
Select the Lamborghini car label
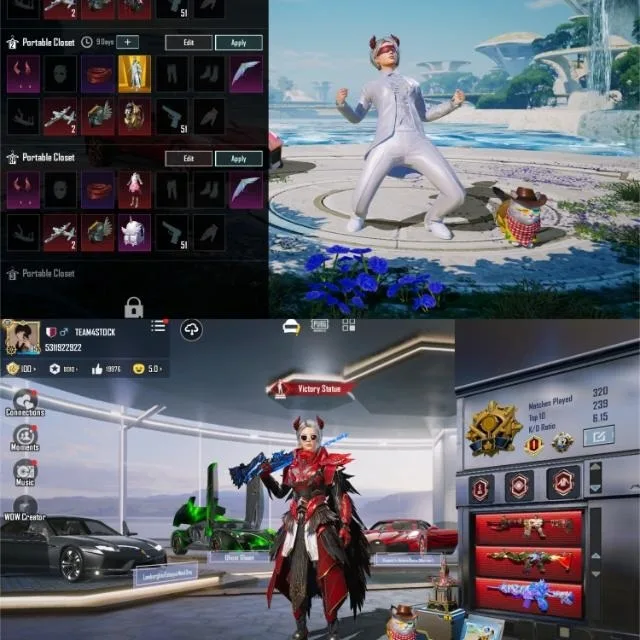point(165,573)
